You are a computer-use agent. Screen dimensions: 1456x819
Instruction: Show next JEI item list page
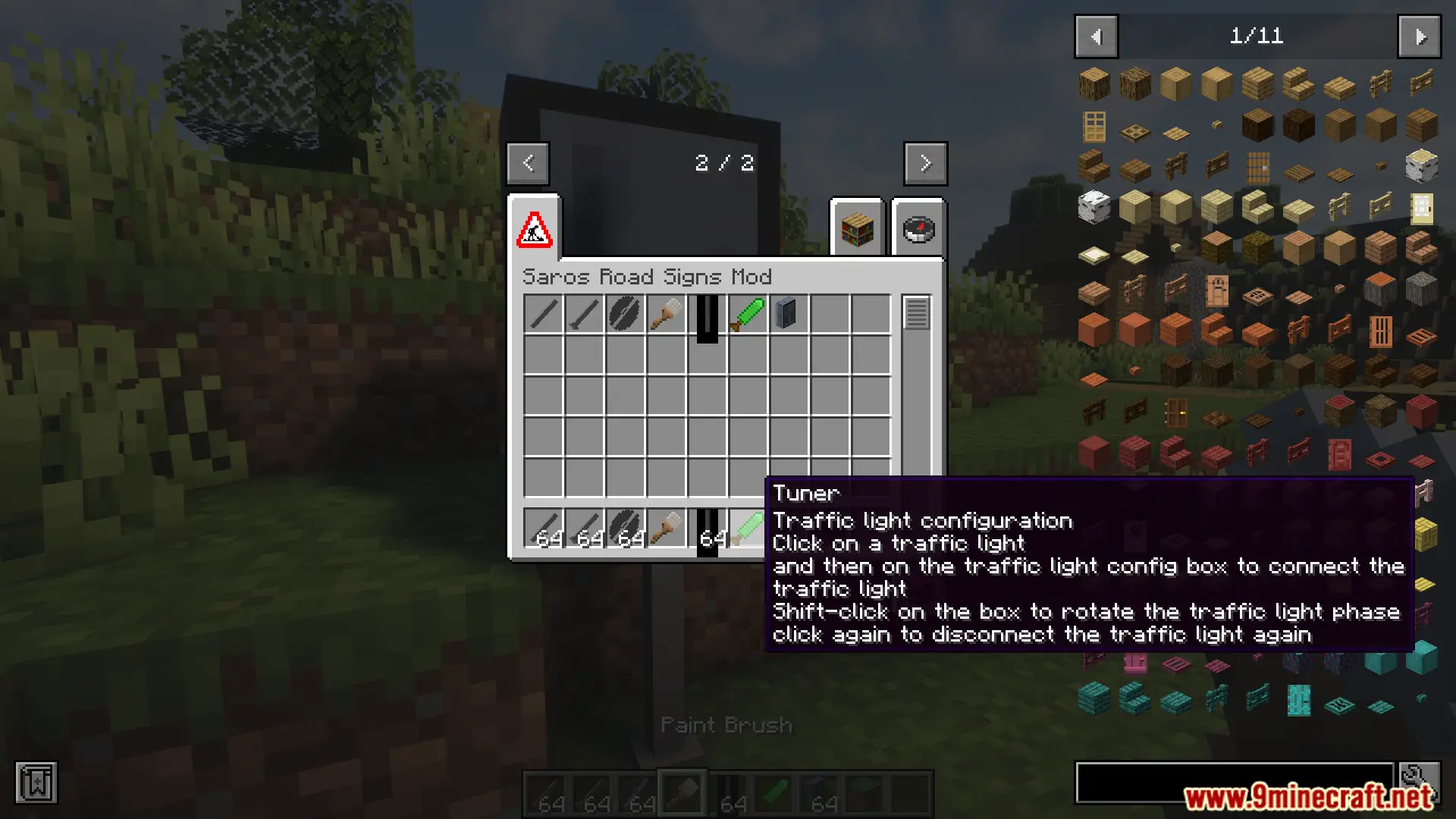[1420, 36]
